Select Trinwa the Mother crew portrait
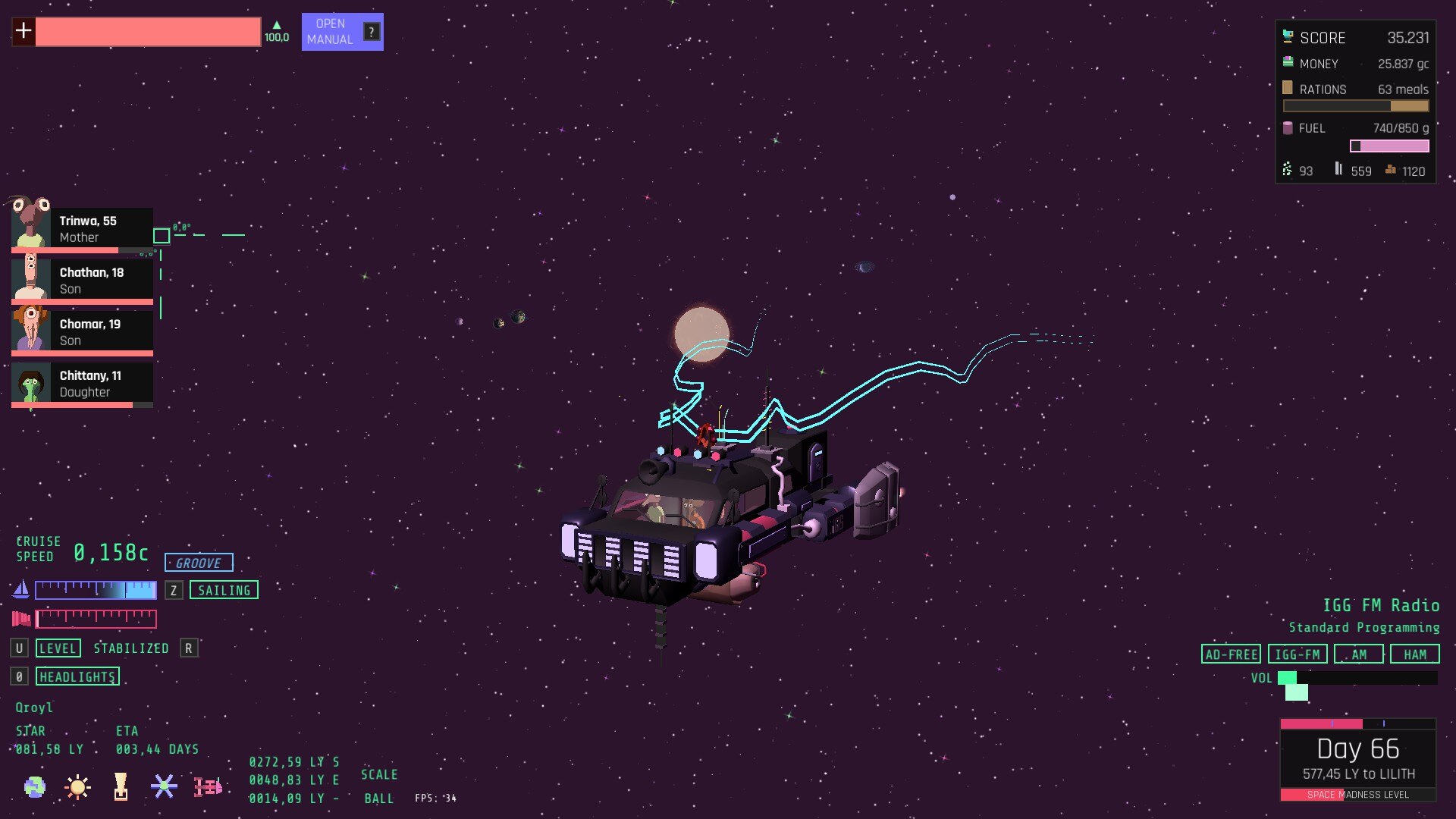 click(82, 228)
